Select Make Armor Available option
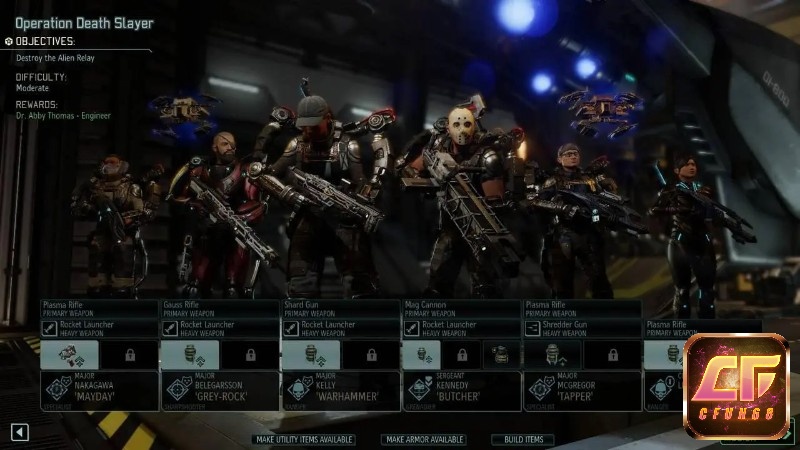The width and height of the screenshot is (800, 450). [x=423, y=439]
